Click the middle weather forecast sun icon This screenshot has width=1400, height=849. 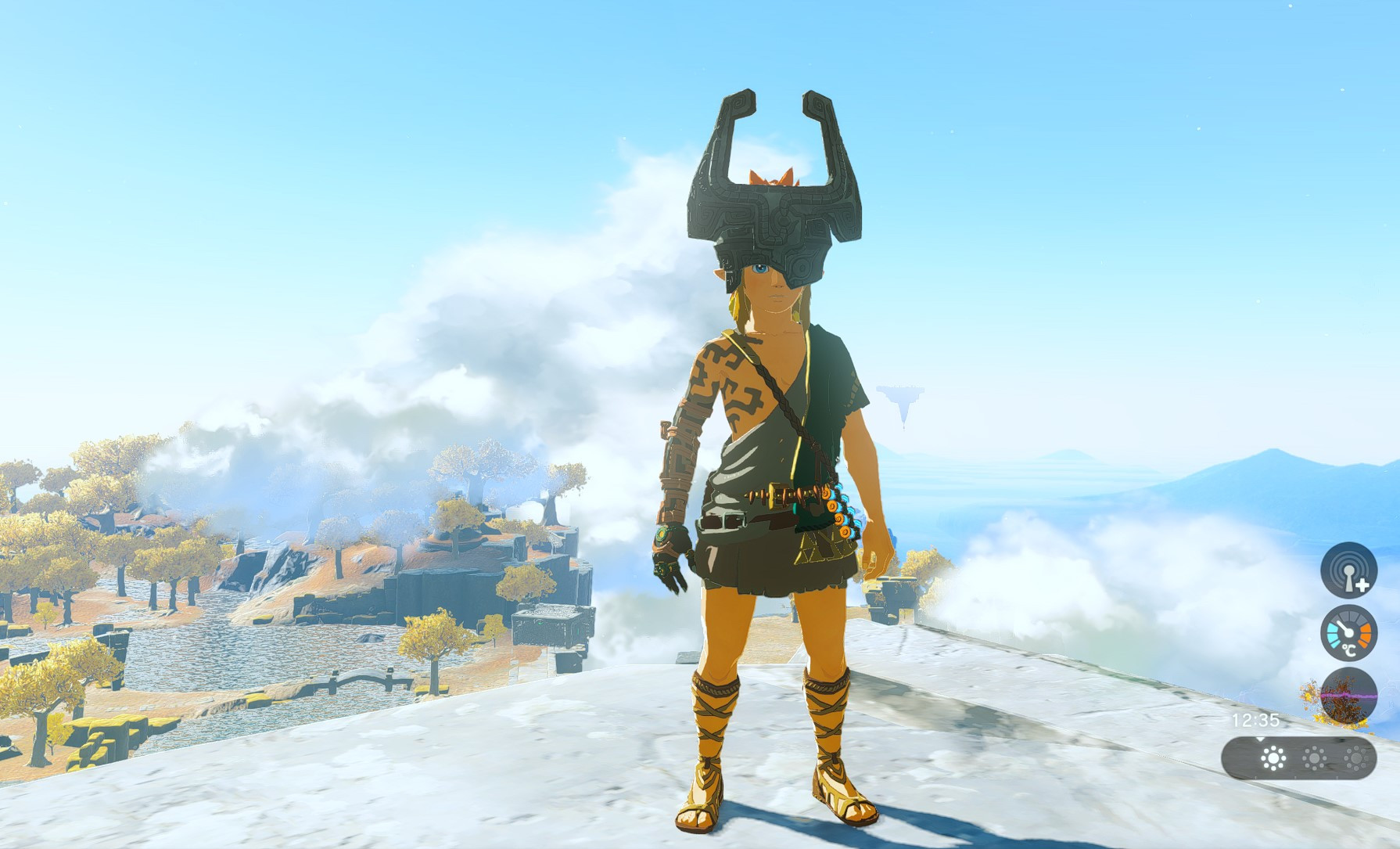tap(1314, 757)
